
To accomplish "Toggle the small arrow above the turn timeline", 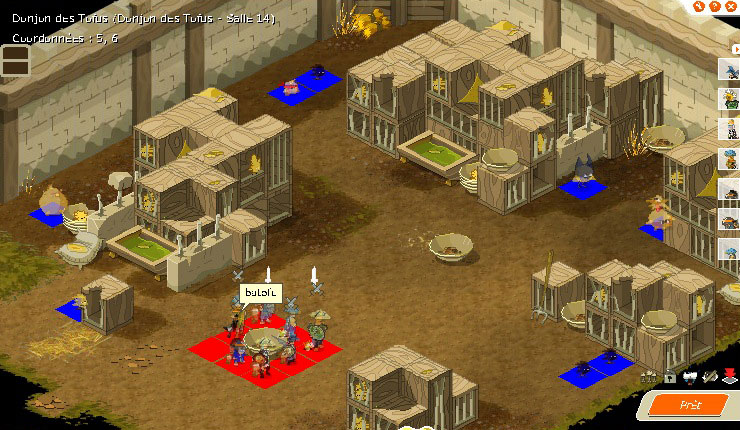I will 736,47.
